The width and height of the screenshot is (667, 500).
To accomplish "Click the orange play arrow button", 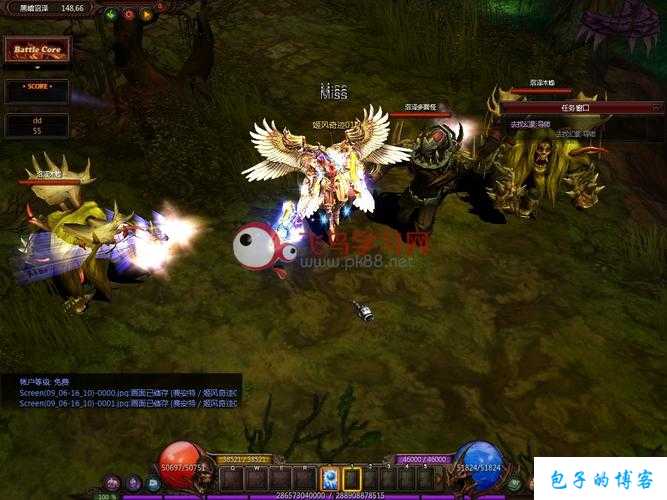I will tap(147, 14).
